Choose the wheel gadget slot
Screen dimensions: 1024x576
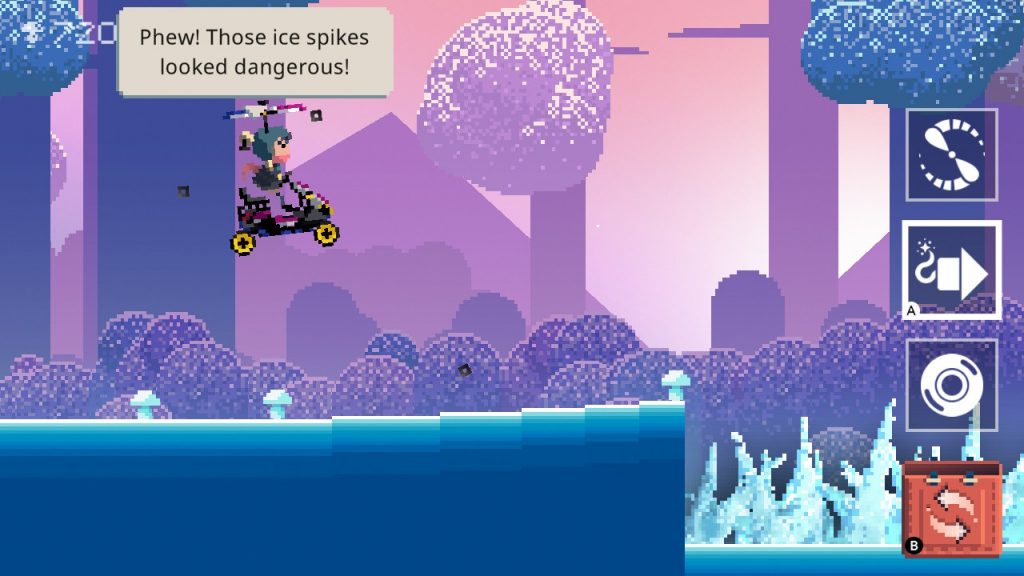pos(951,385)
